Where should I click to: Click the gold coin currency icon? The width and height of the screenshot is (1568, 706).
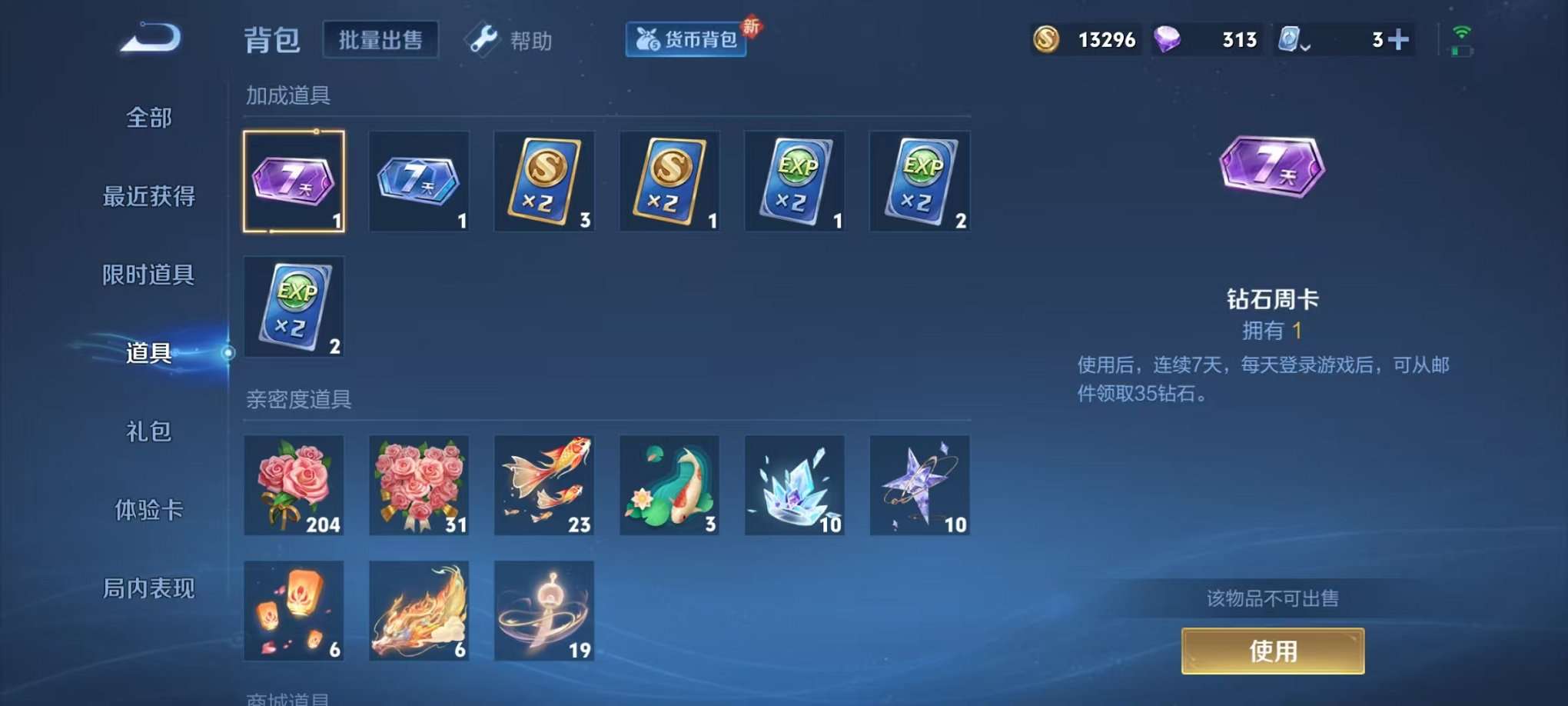1046,38
